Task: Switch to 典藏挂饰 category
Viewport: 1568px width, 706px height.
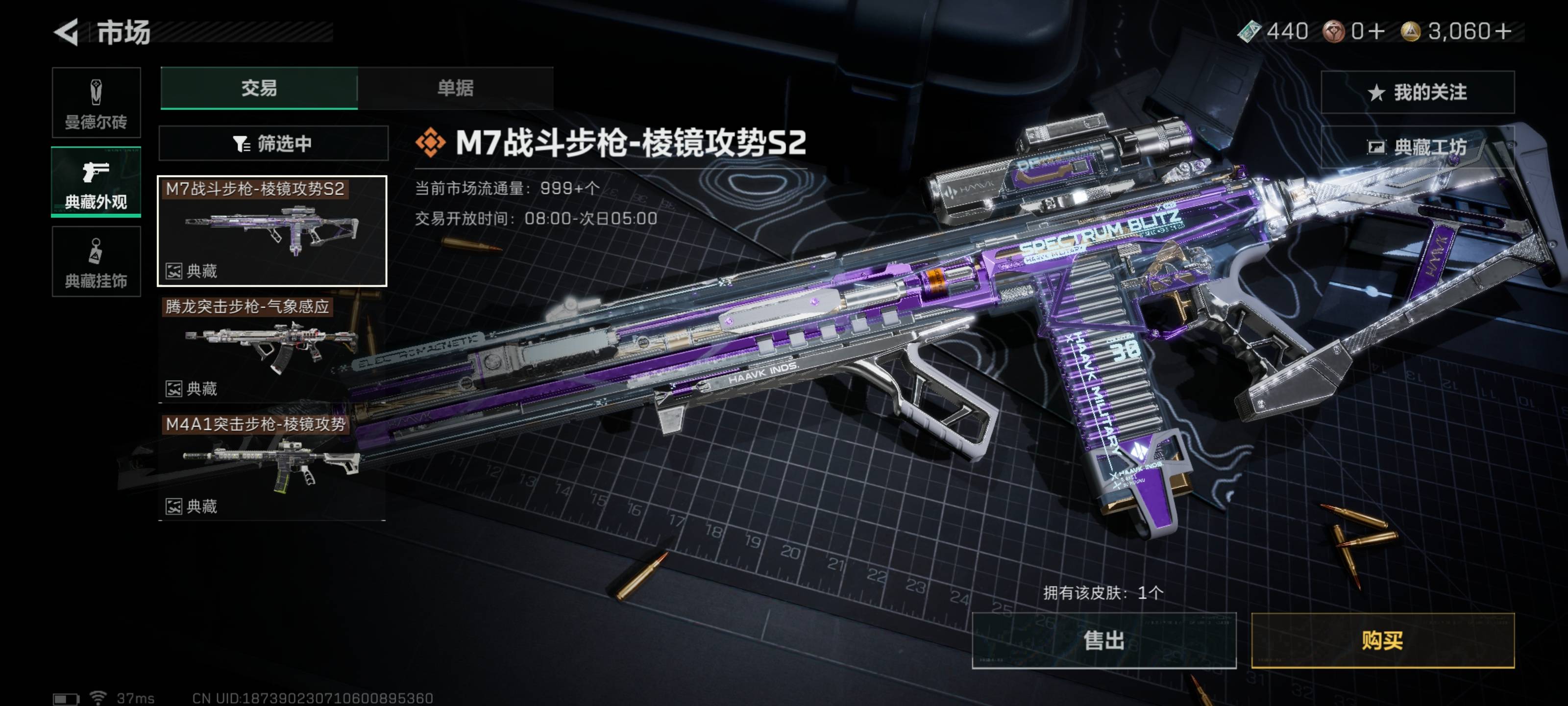Action: point(96,262)
